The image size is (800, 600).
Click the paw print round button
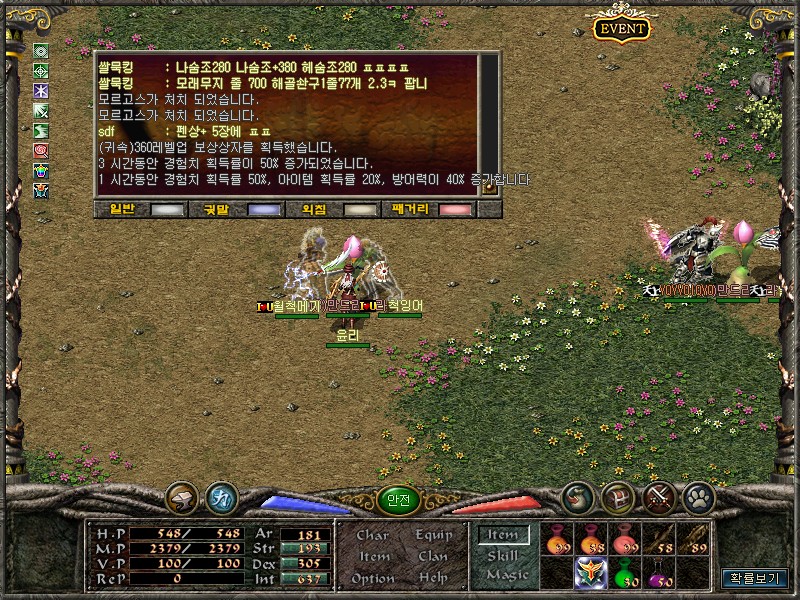coord(697,497)
